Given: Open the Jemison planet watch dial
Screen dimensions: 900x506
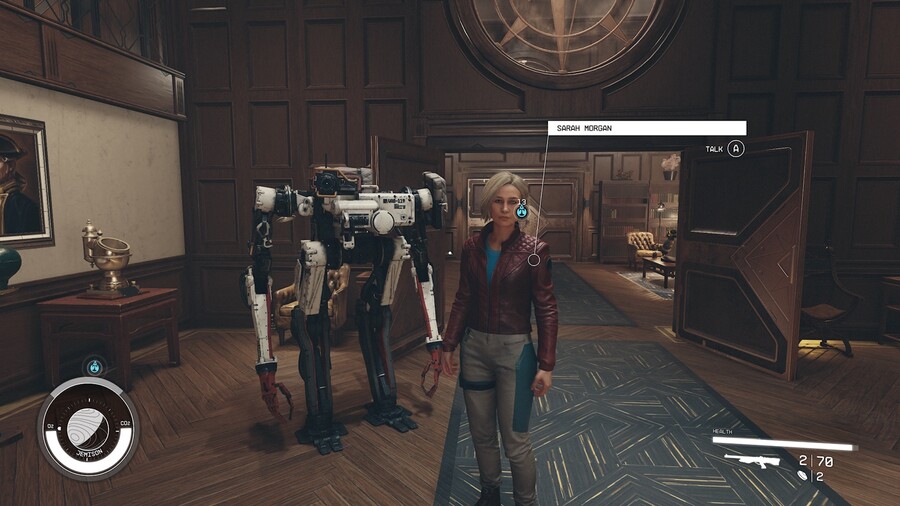Looking at the screenshot, I should tap(89, 428).
